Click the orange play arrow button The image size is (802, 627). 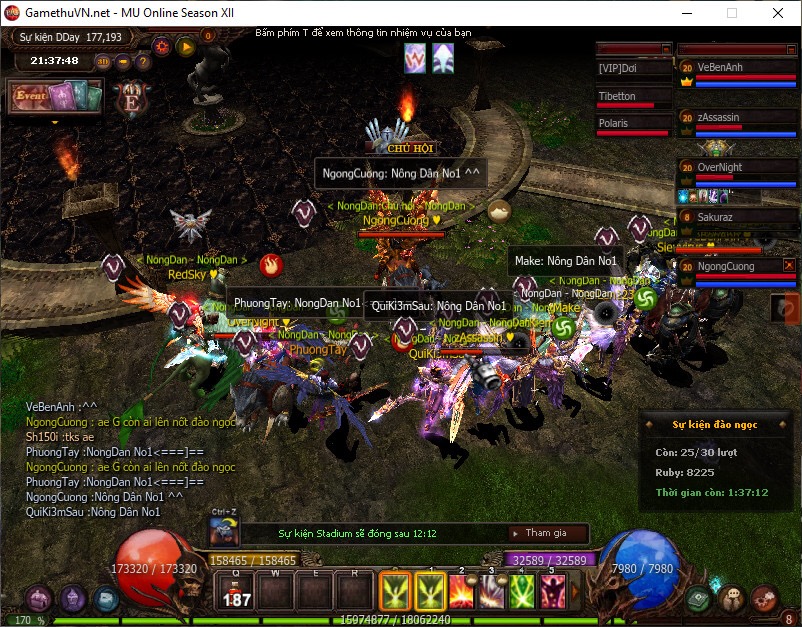click(x=185, y=46)
